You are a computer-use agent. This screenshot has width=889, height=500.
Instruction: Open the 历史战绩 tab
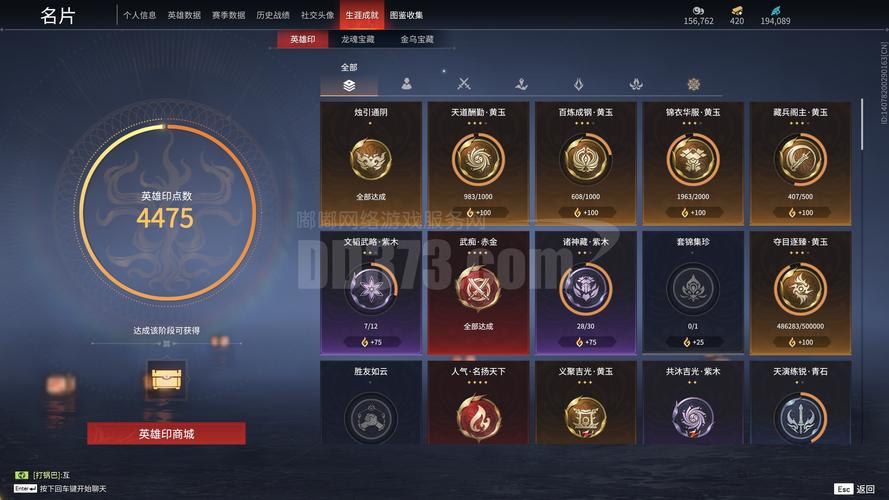(x=272, y=15)
